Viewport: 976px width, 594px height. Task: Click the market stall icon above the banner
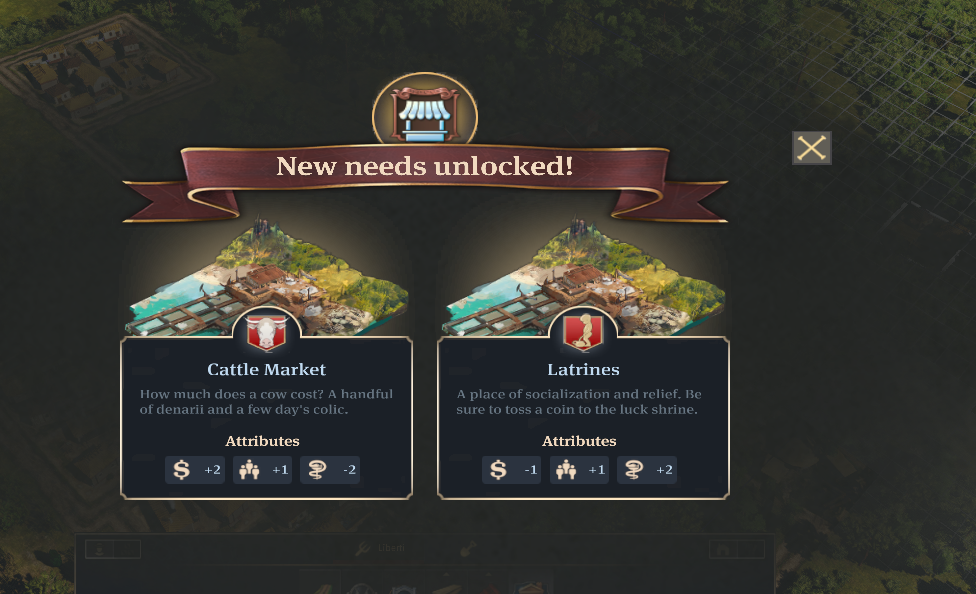pos(425,114)
